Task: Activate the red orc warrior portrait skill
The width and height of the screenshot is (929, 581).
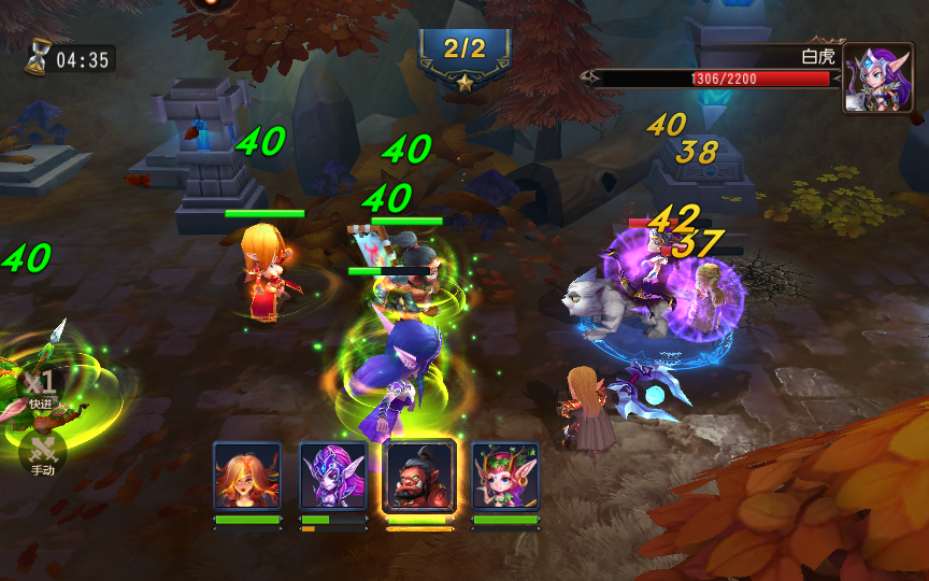Action: click(x=419, y=477)
